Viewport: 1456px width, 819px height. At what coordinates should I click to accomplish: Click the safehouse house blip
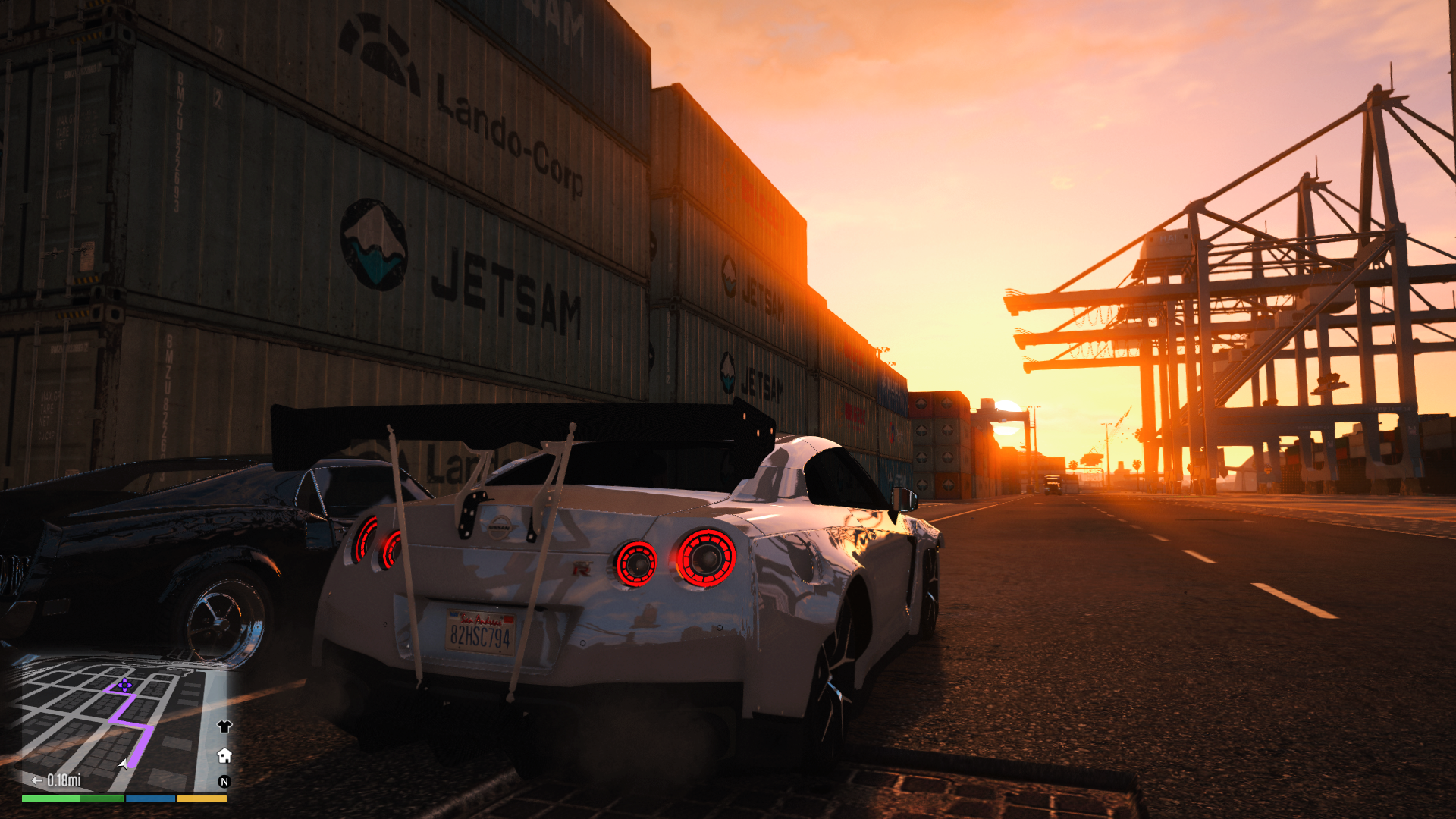(x=224, y=755)
